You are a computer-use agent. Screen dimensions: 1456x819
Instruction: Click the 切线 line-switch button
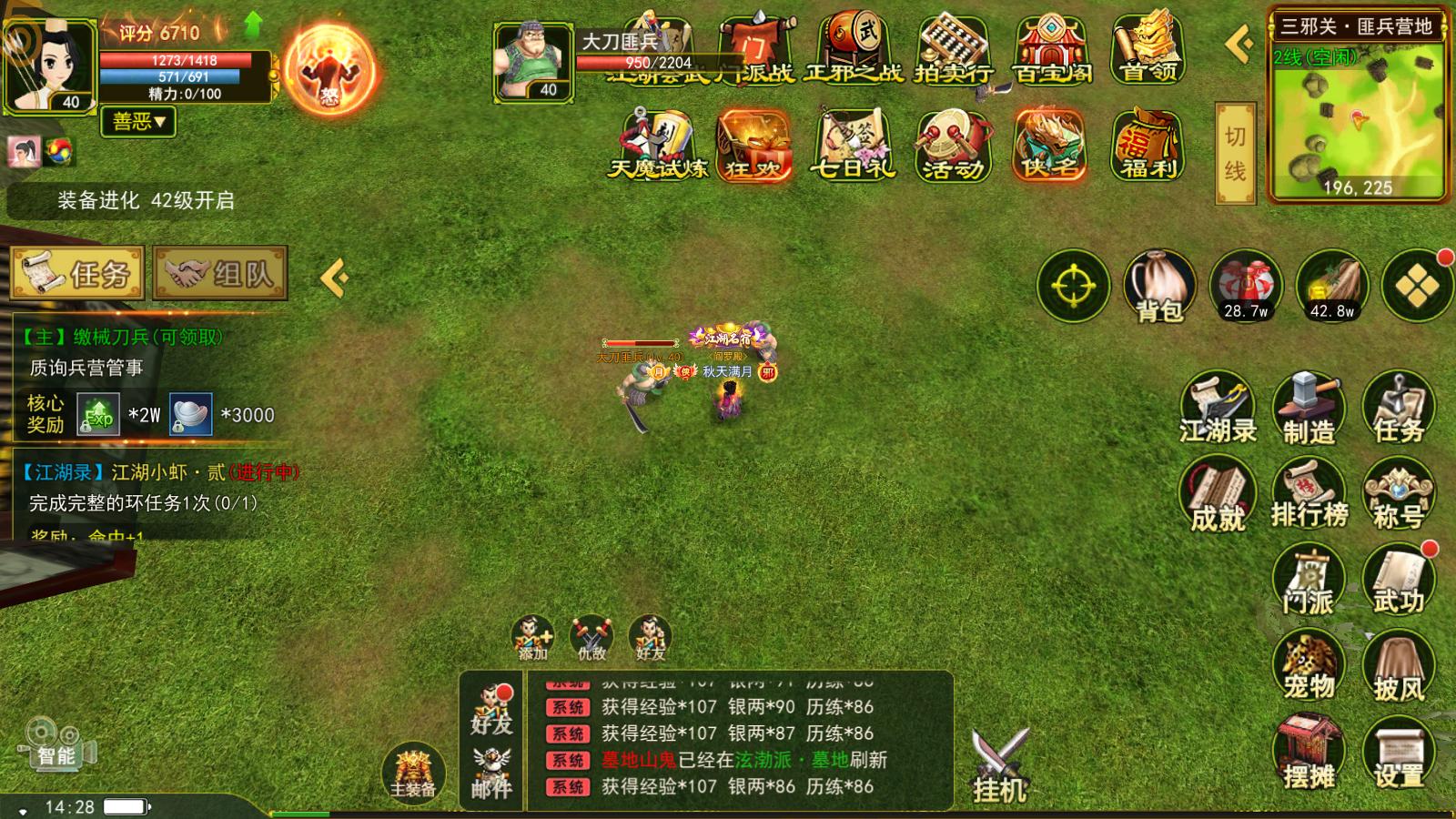pyautogui.click(x=1235, y=153)
